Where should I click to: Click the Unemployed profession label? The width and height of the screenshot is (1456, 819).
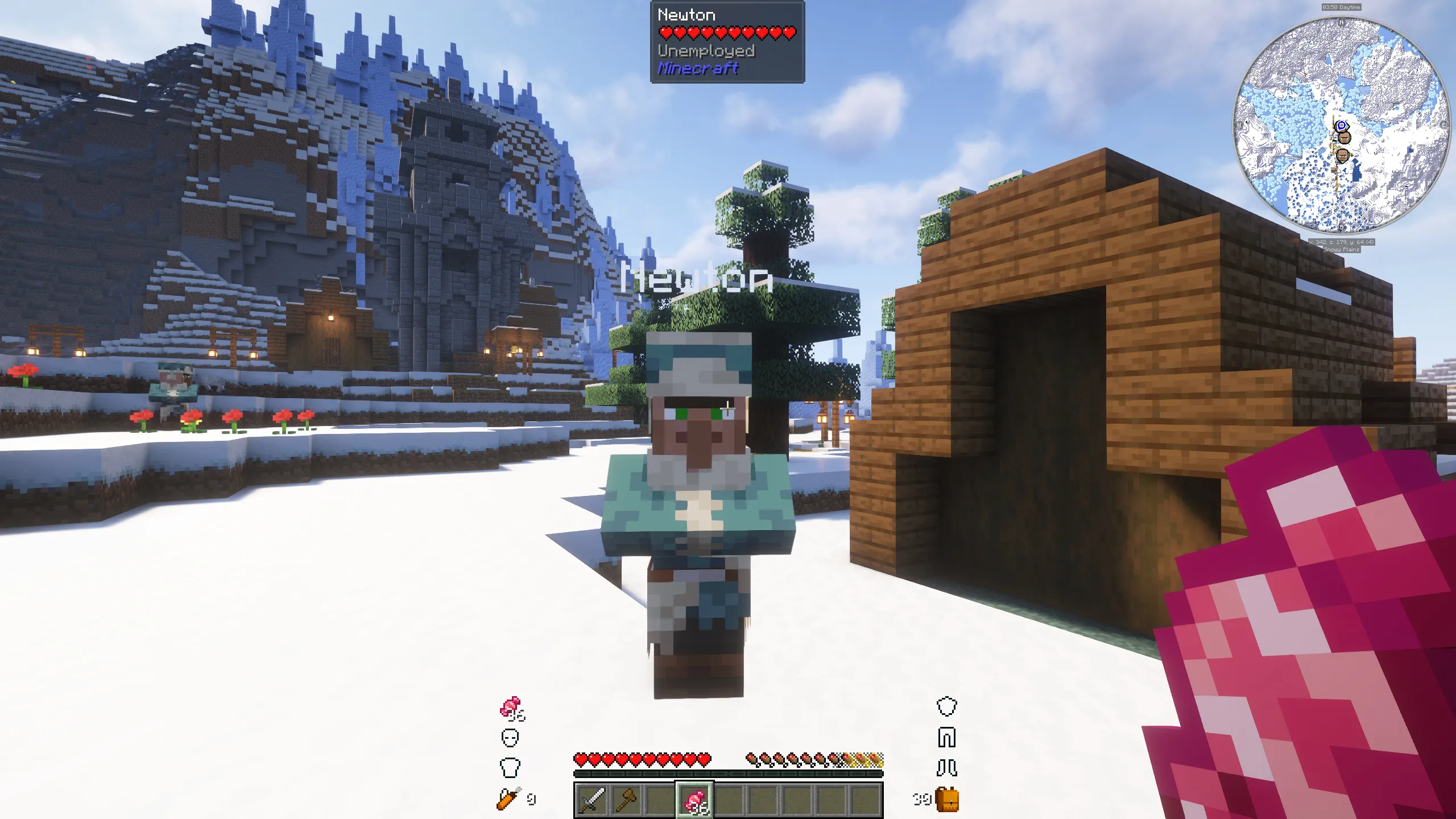707,52
